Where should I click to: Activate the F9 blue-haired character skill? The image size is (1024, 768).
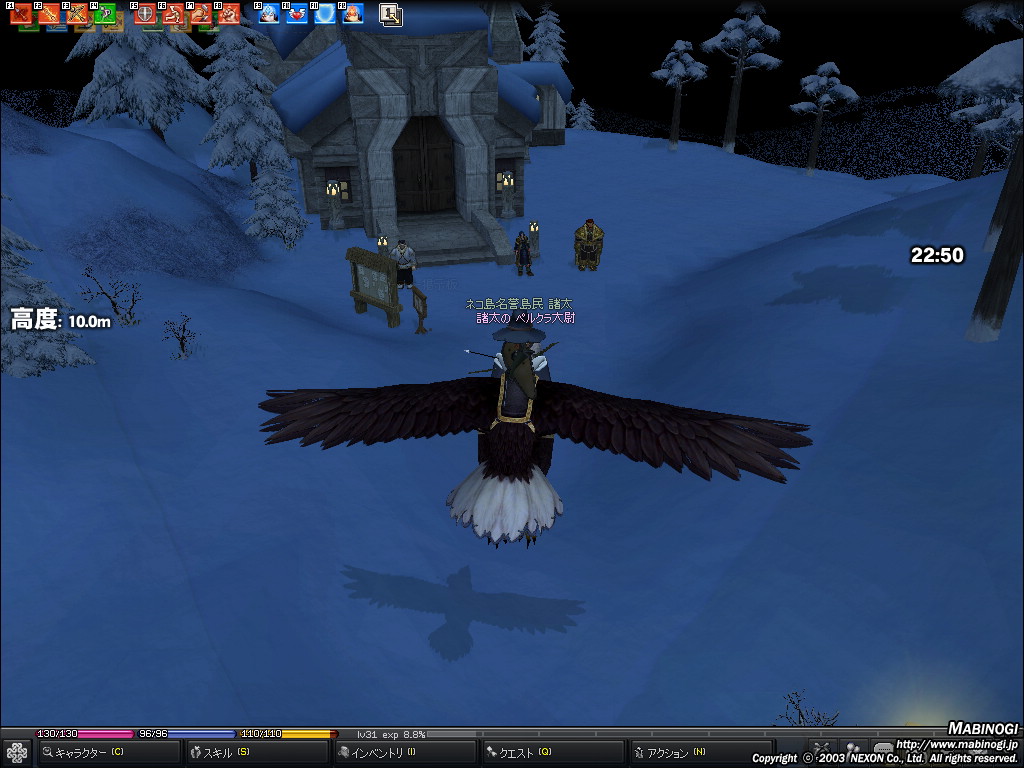coord(270,14)
